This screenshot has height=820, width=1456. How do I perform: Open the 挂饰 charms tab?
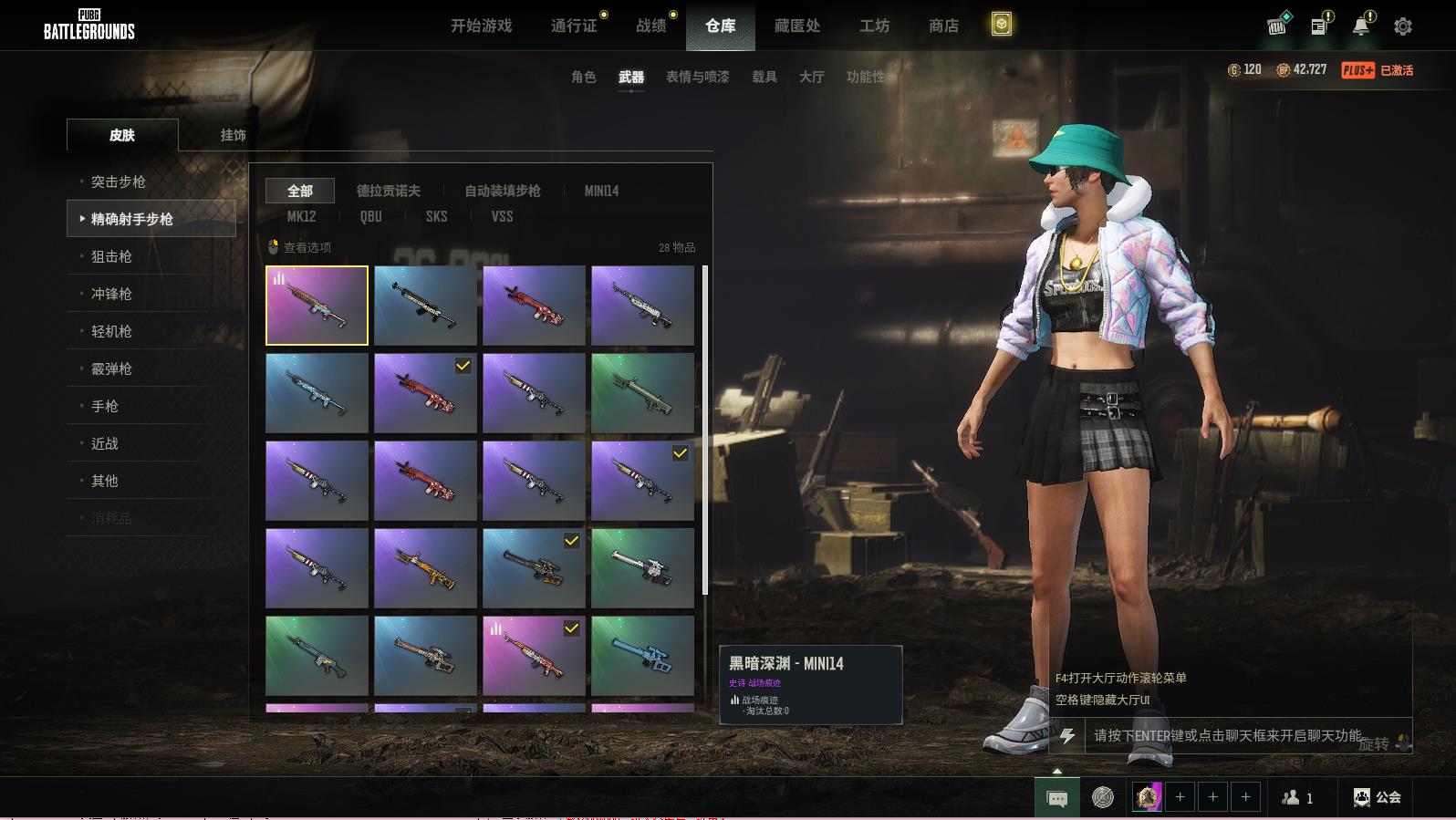click(x=233, y=135)
